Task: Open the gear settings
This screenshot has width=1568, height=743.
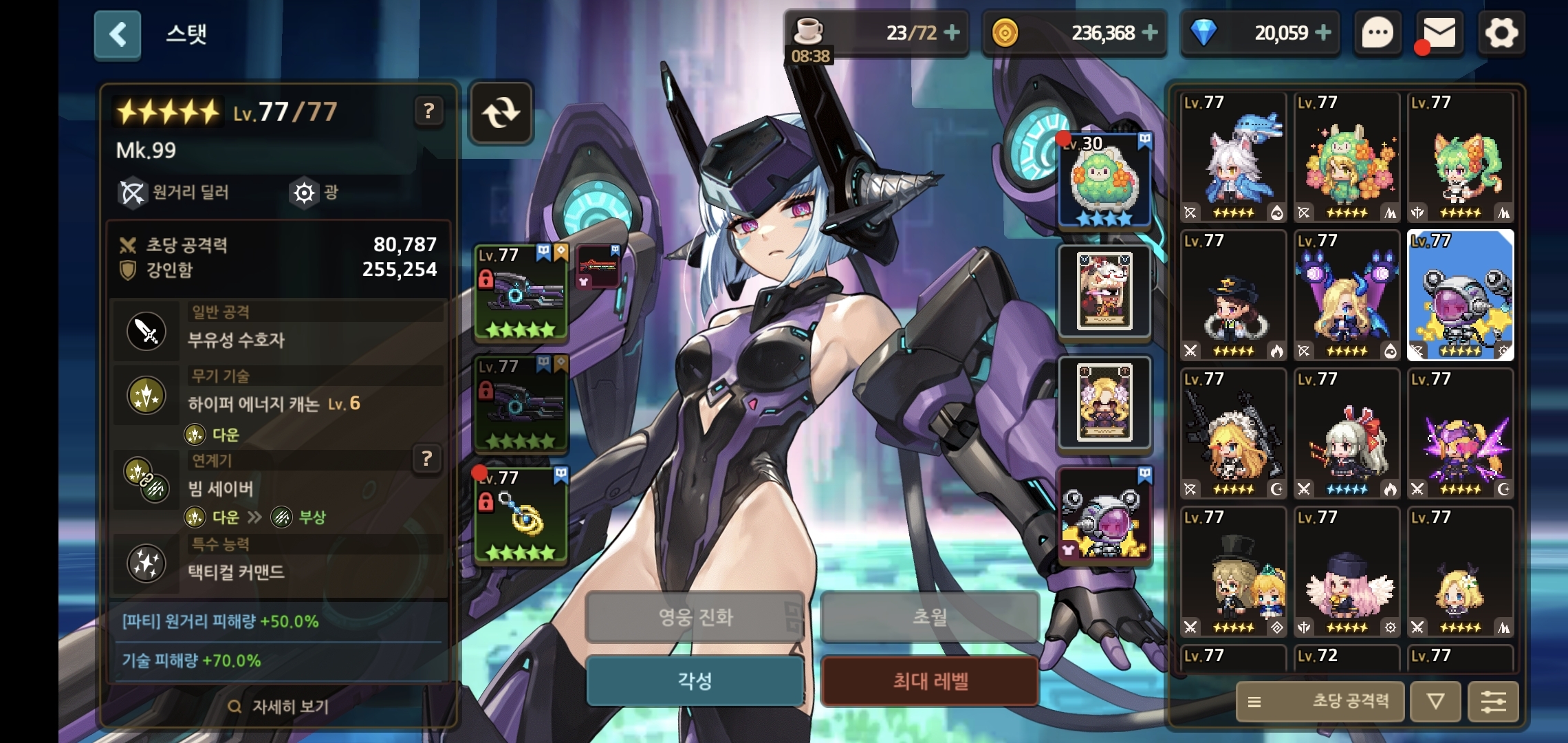Action: click(1501, 33)
